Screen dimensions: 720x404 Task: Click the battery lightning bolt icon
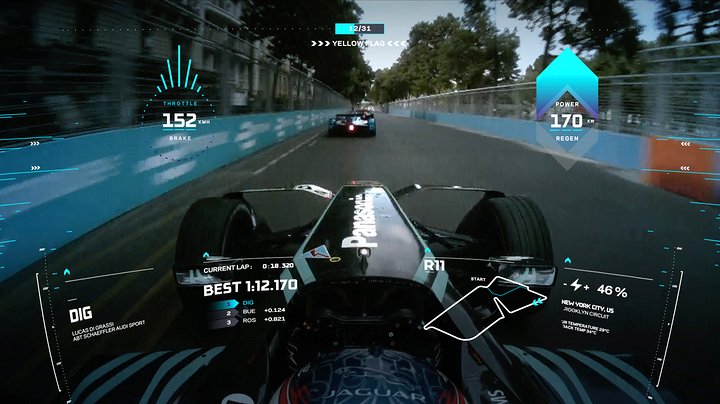tap(578, 287)
